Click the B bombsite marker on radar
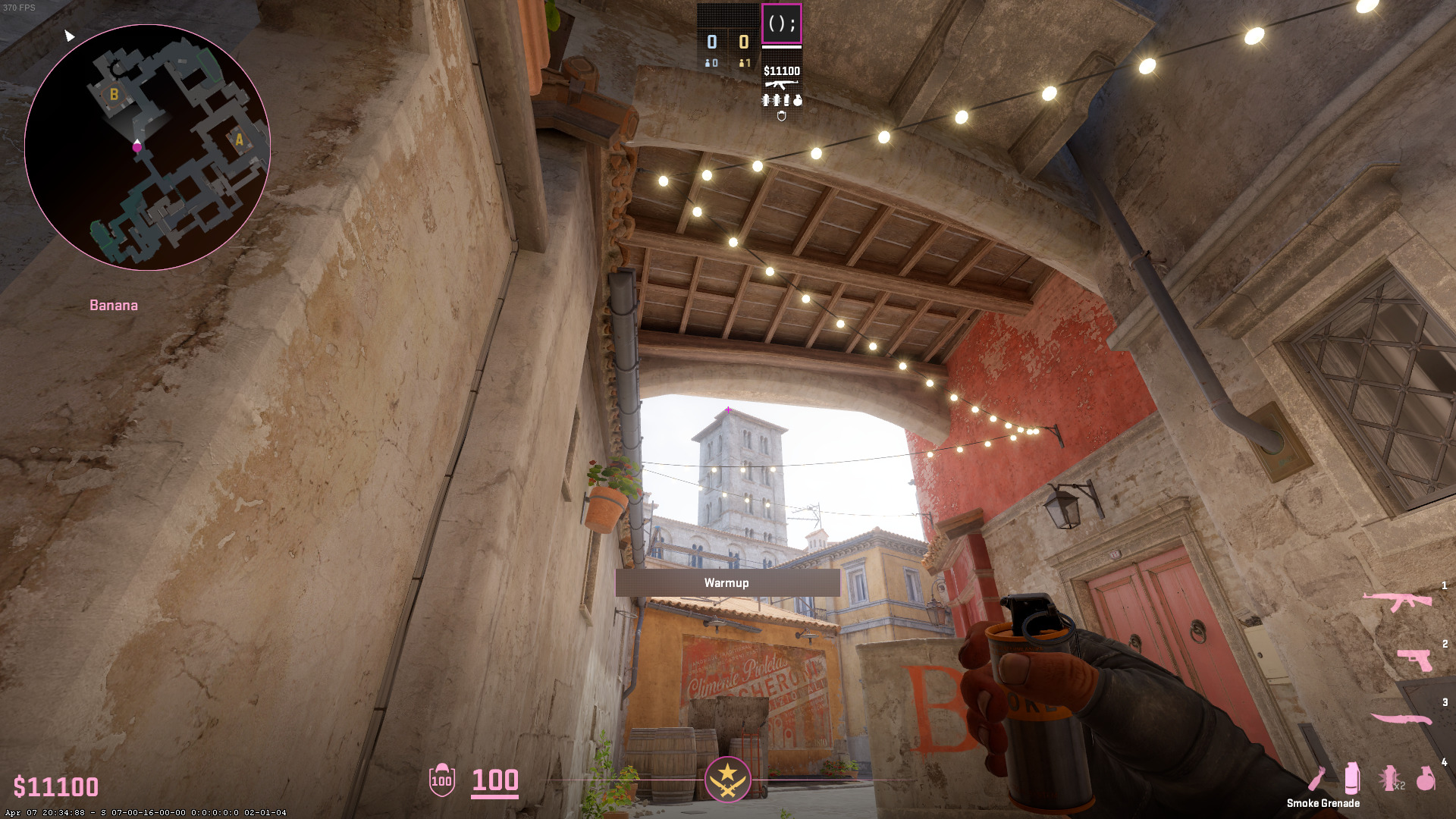1456x819 pixels. (x=114, y=94)
